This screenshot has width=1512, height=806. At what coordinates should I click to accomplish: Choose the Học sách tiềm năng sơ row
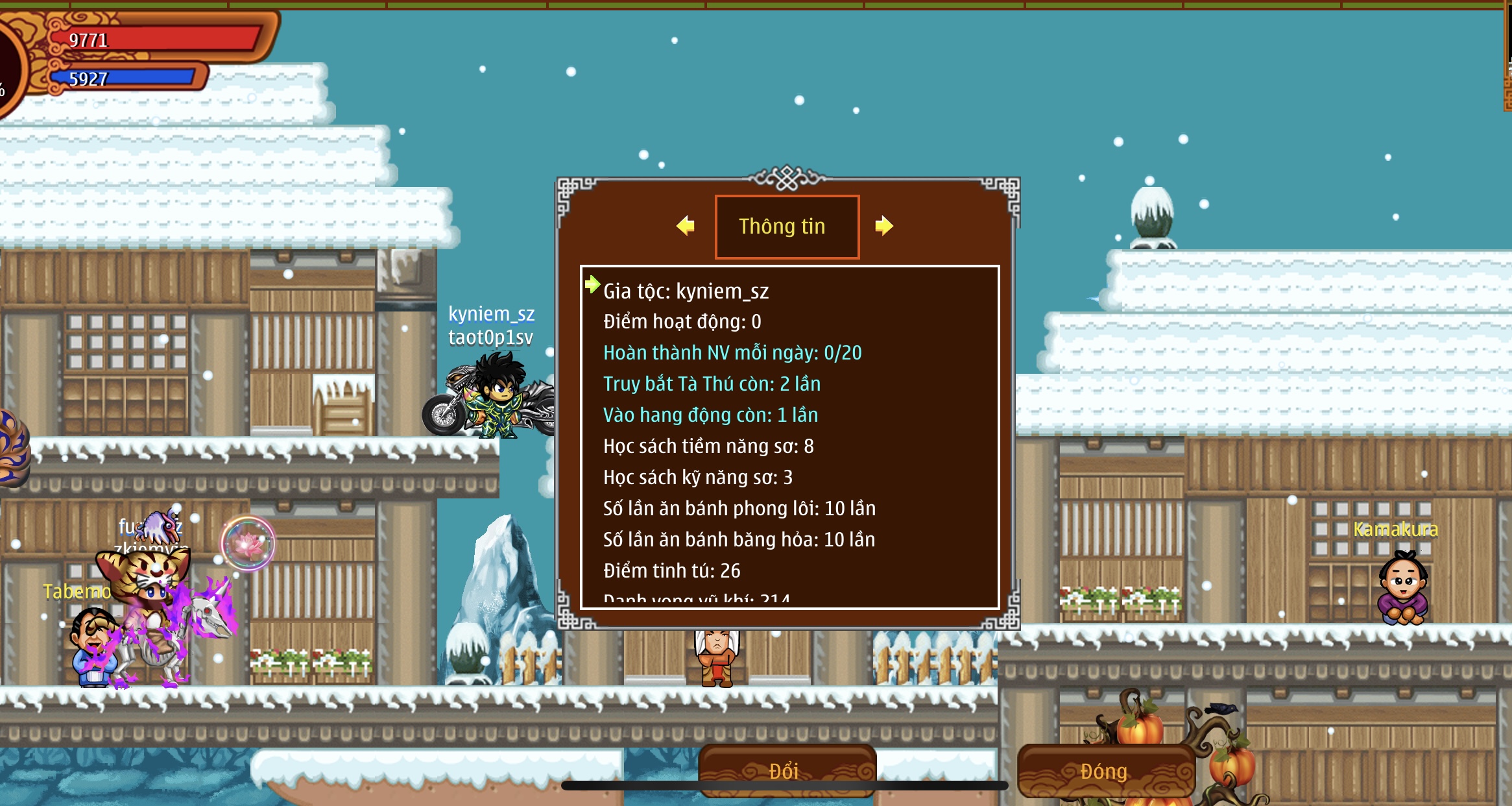point(708,446)
